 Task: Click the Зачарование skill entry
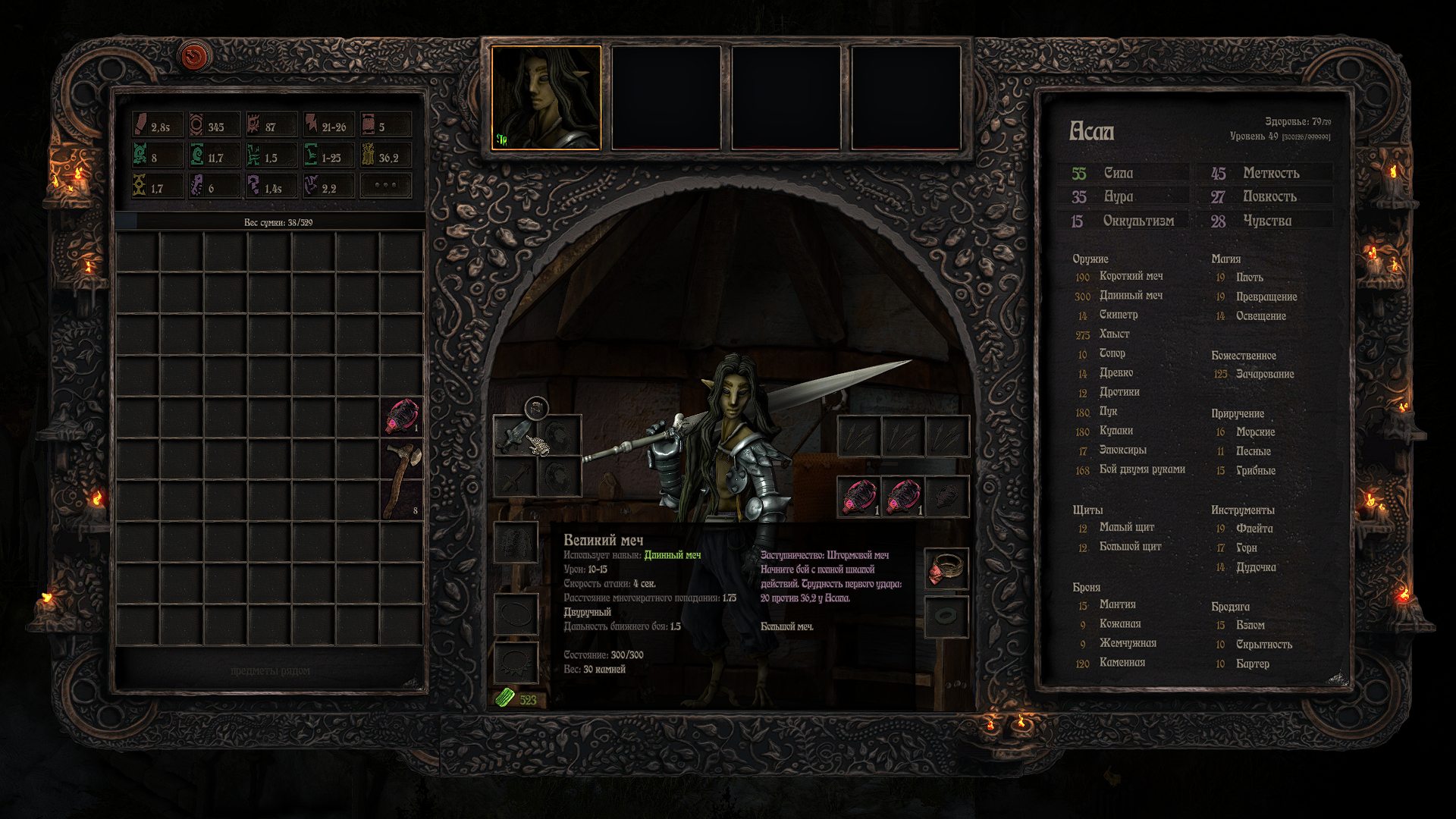(x=1264, y=374)
